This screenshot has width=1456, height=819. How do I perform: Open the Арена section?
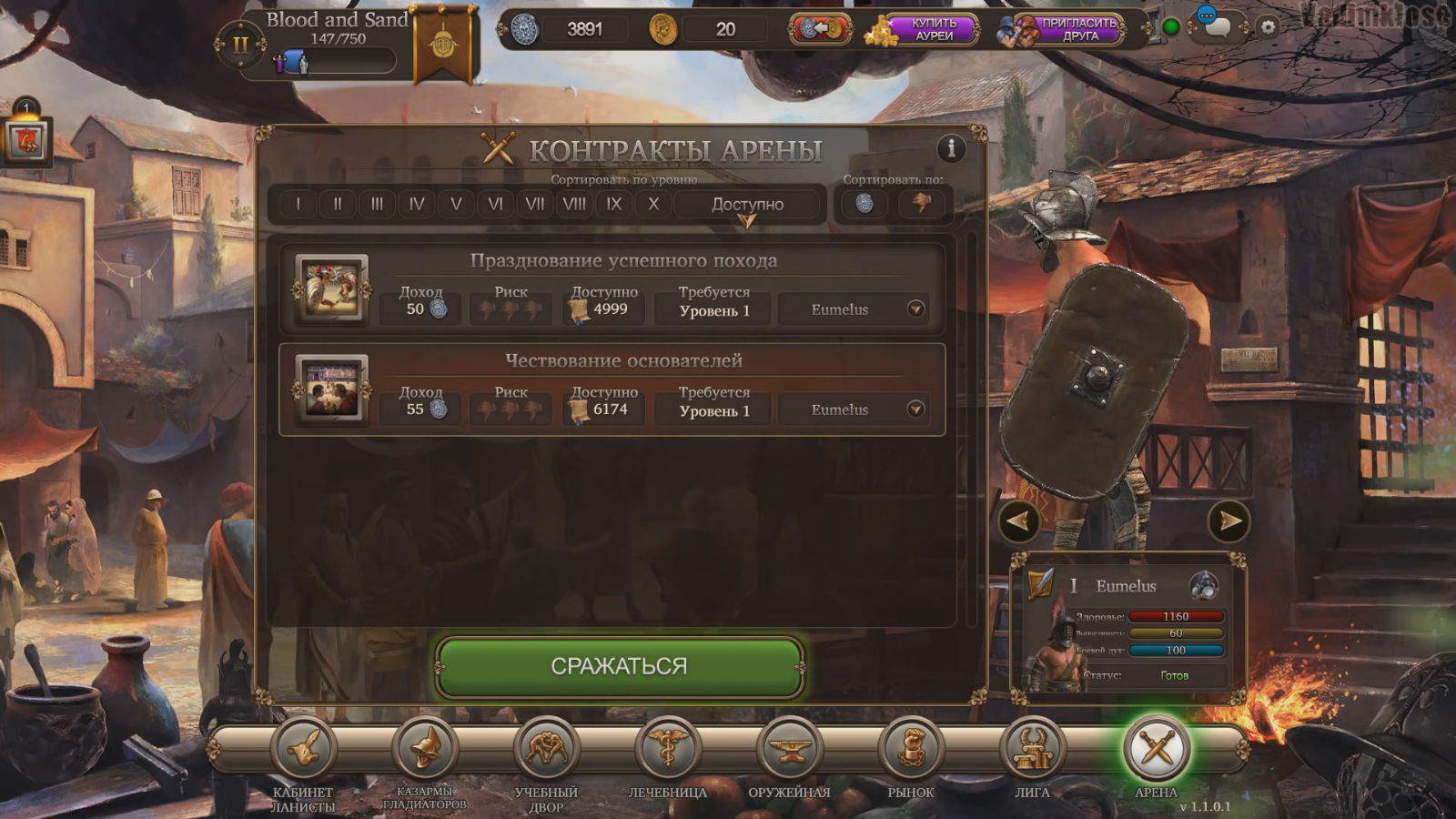point(1156,749)
